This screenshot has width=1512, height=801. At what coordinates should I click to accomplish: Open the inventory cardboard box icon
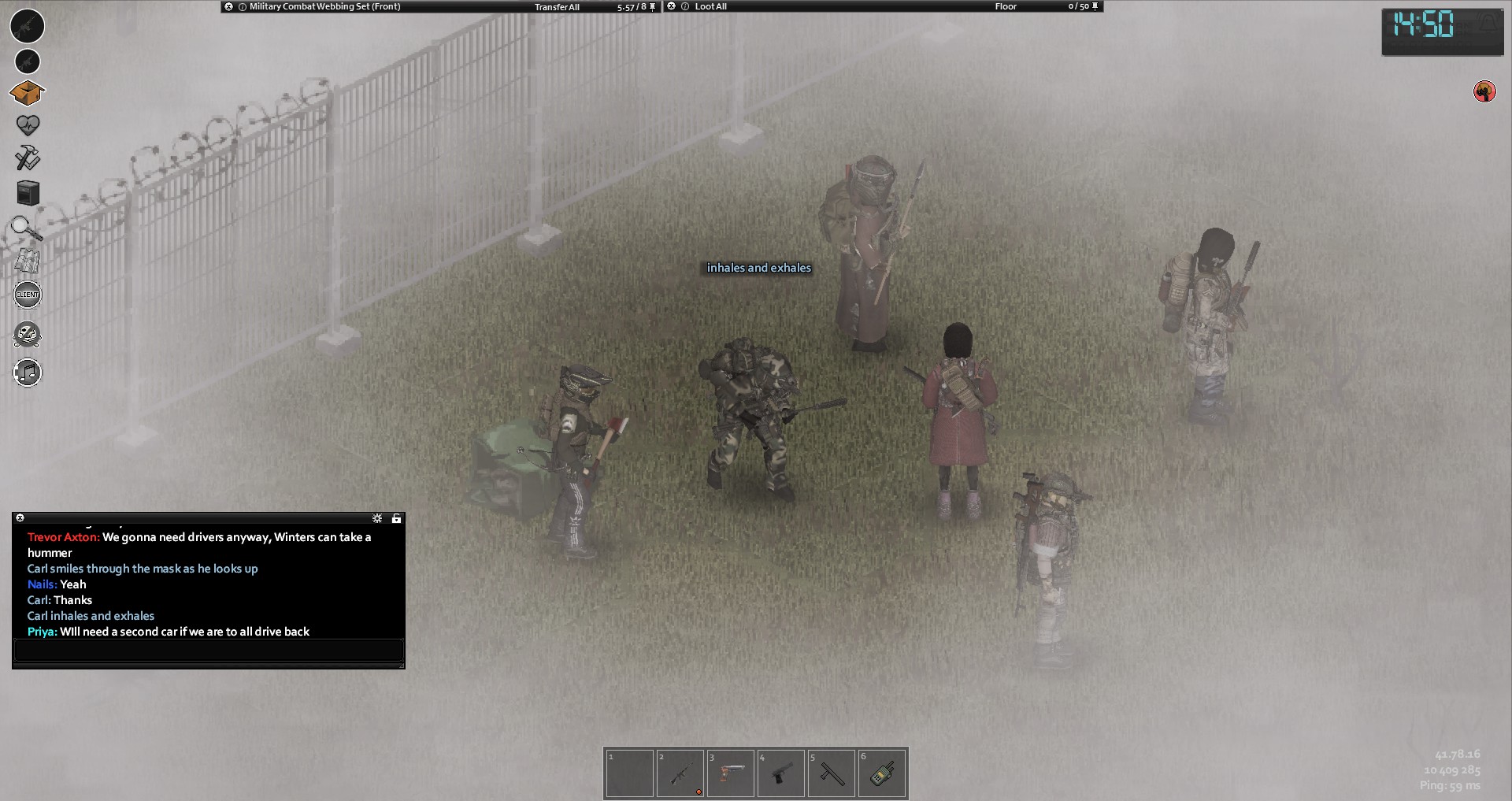(x=27, y=94)
